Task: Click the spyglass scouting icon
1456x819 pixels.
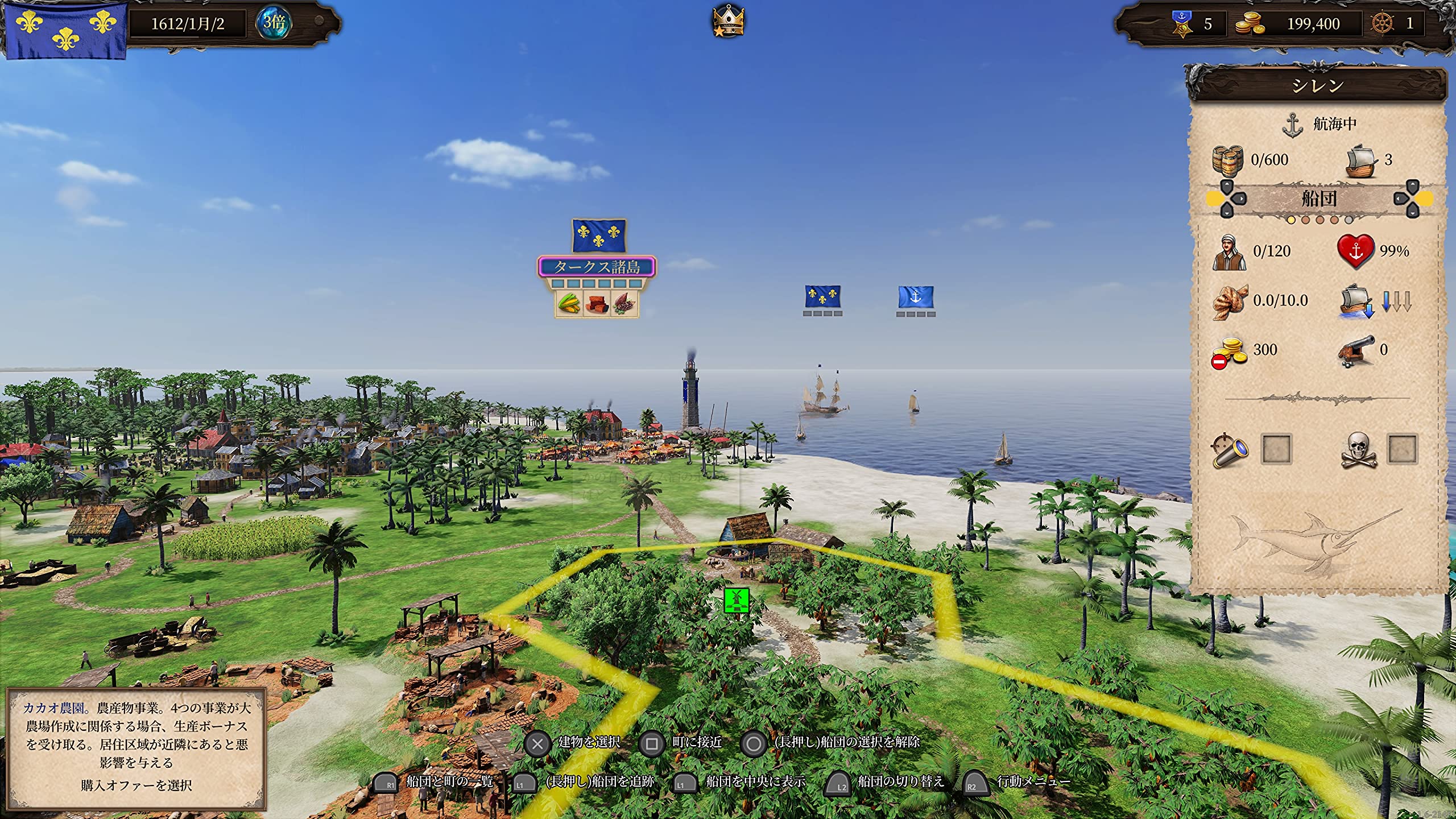Action: (x=1230, y=450)
